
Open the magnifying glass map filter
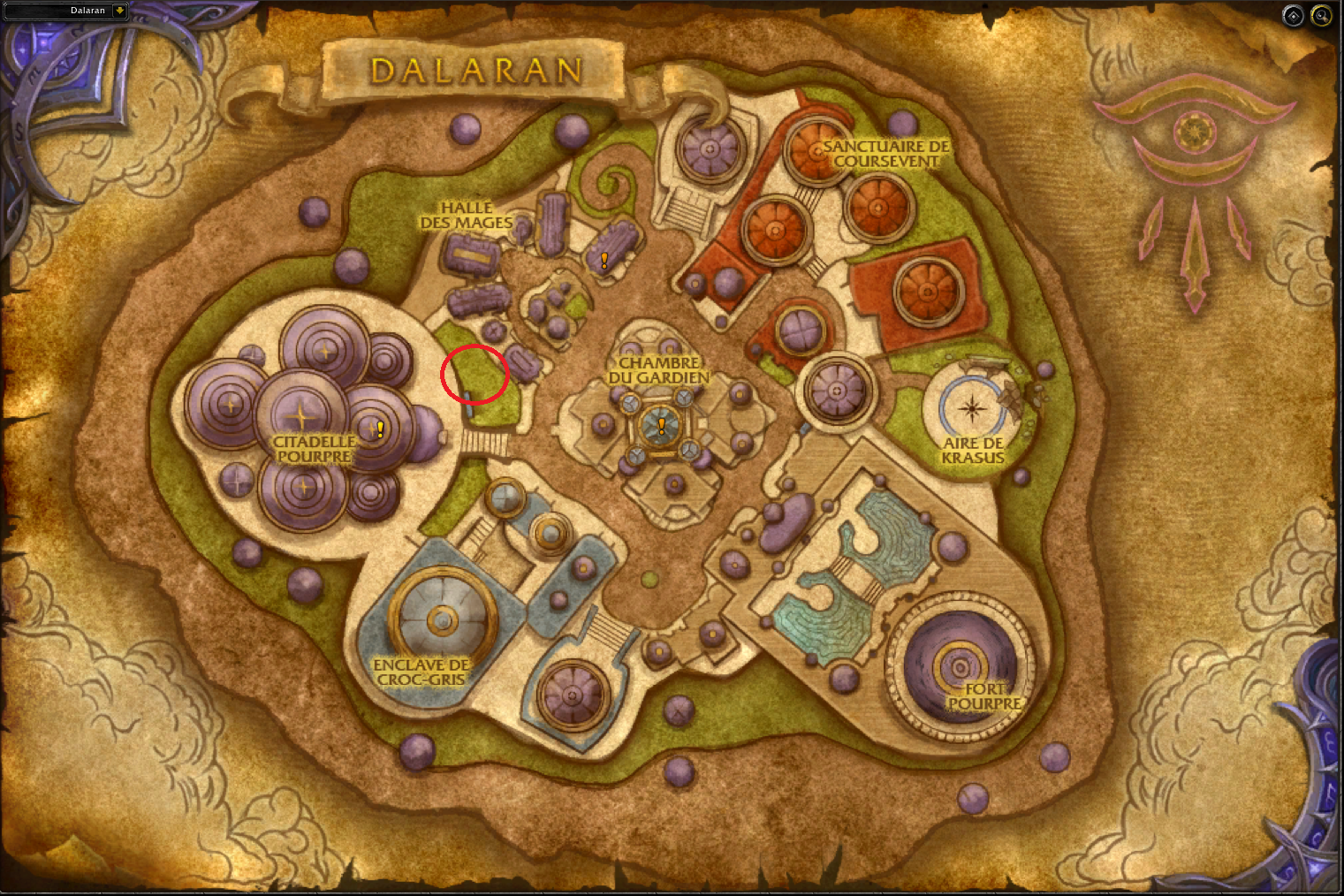[1321, 16]
